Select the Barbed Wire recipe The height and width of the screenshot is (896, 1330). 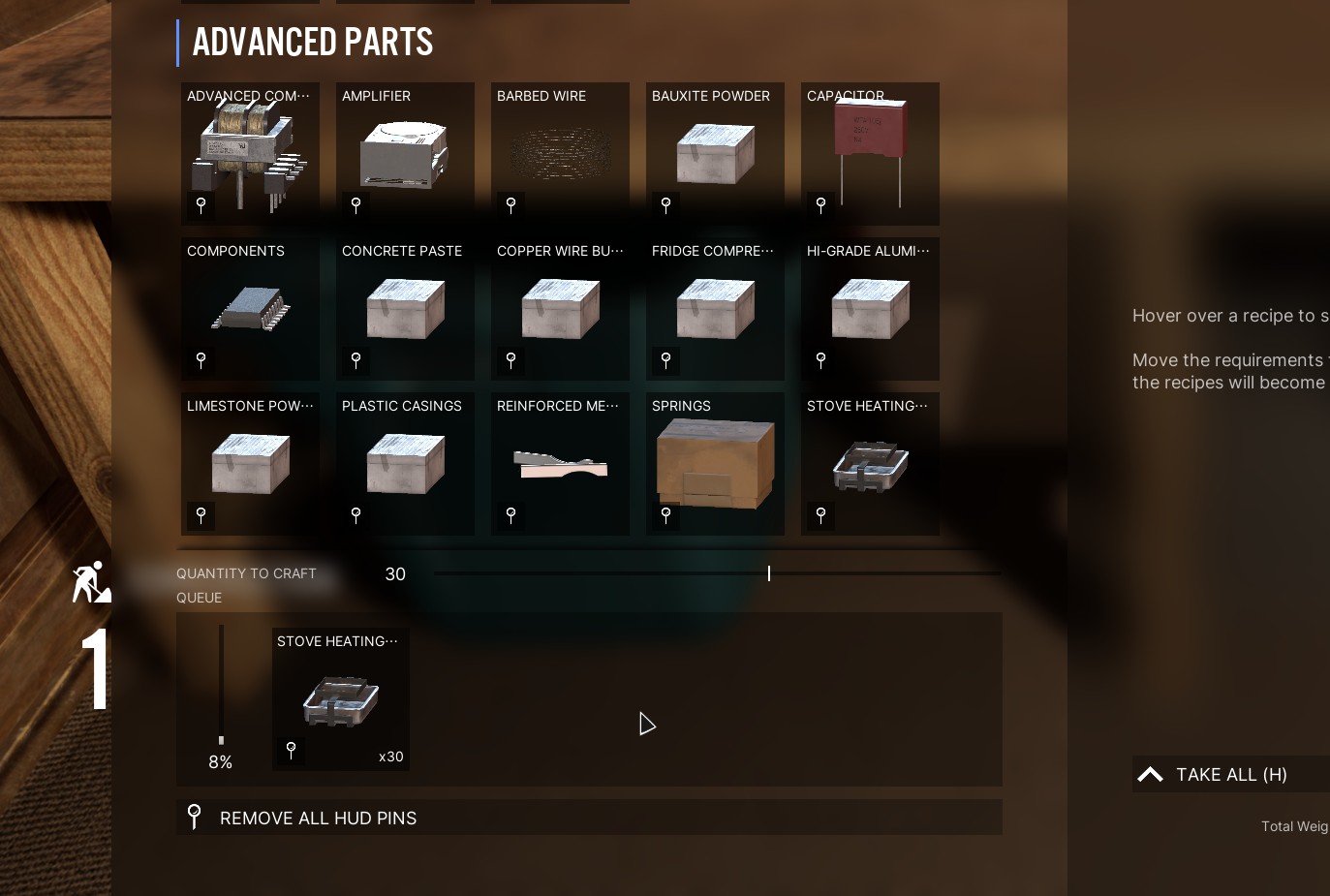point(560,154)
